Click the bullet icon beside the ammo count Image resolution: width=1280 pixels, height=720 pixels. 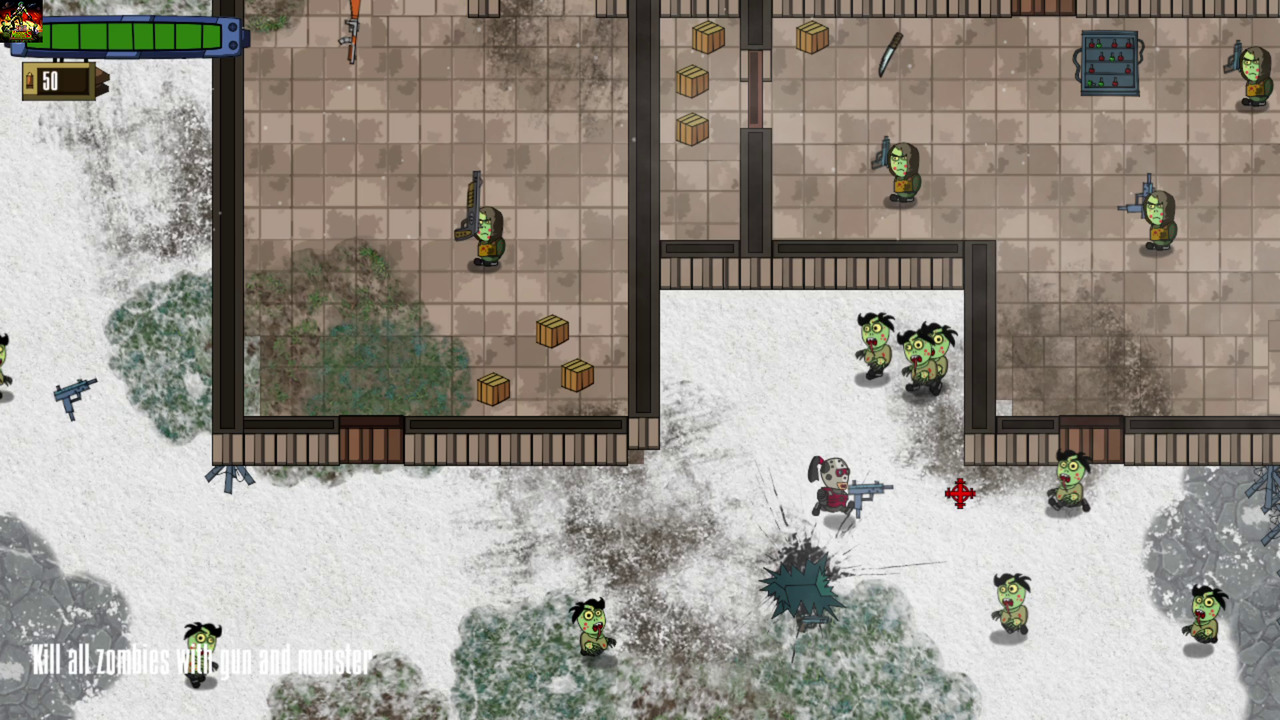click(x=28, y=81)
